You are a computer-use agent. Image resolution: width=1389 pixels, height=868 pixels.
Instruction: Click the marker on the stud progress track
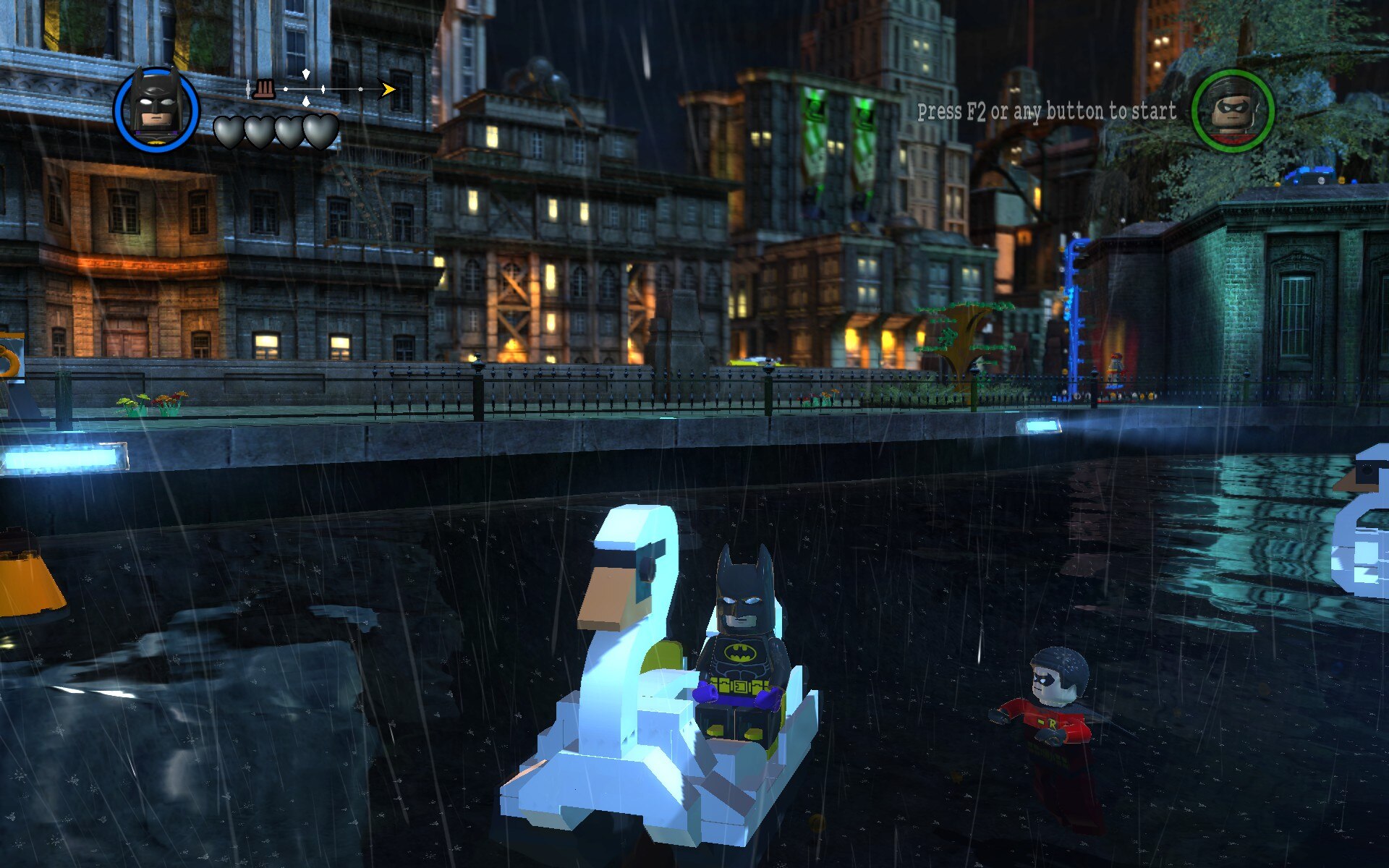coord(323,88)
